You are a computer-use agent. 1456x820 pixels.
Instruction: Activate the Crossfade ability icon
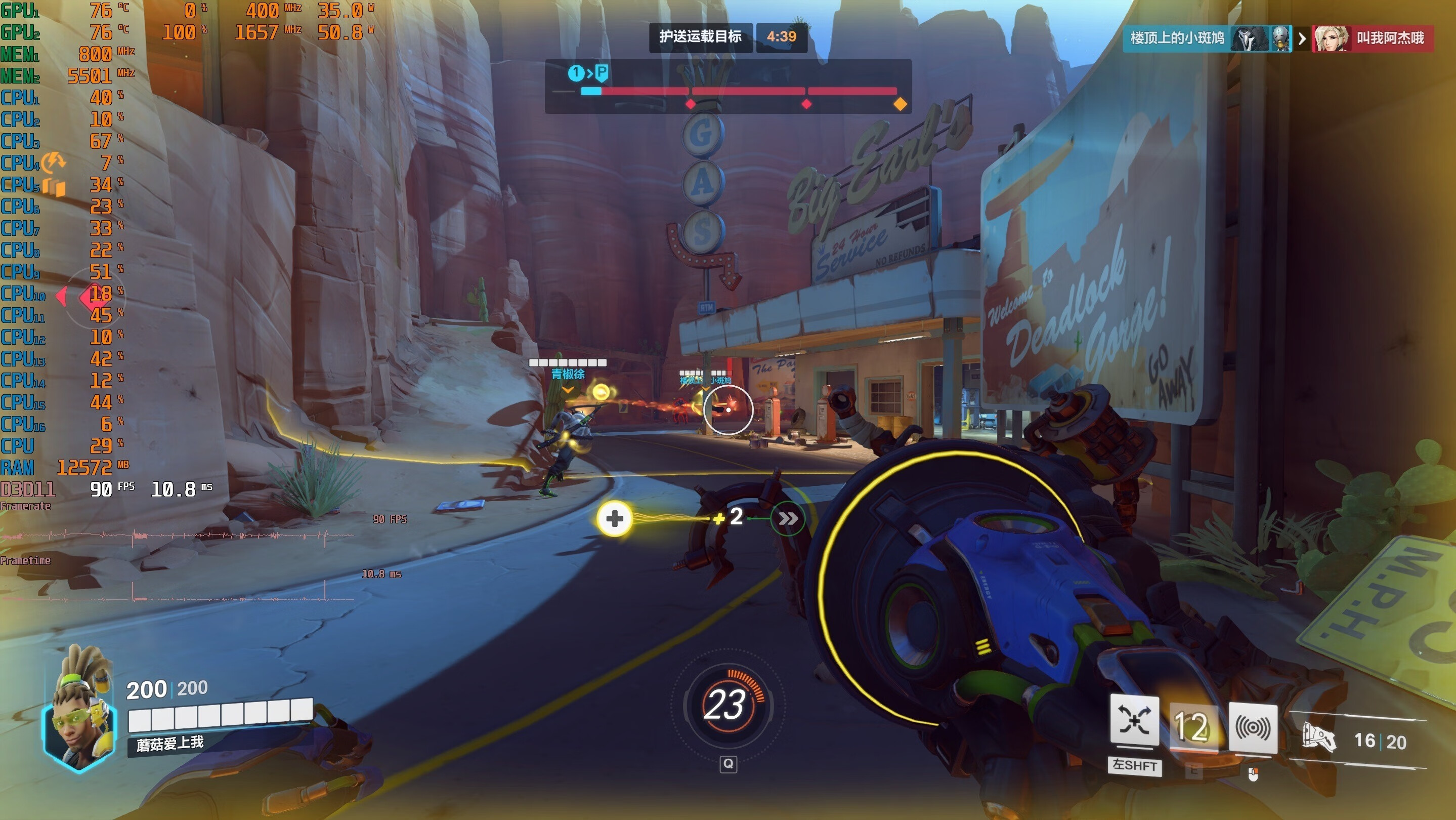coord(1134,721)
